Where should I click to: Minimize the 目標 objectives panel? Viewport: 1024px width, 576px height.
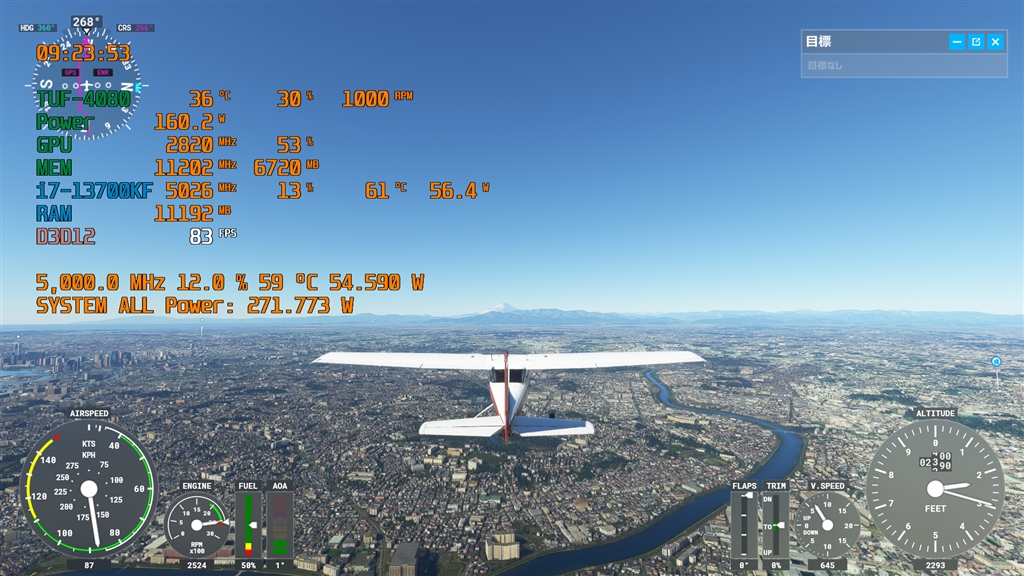tap(957, 42)
